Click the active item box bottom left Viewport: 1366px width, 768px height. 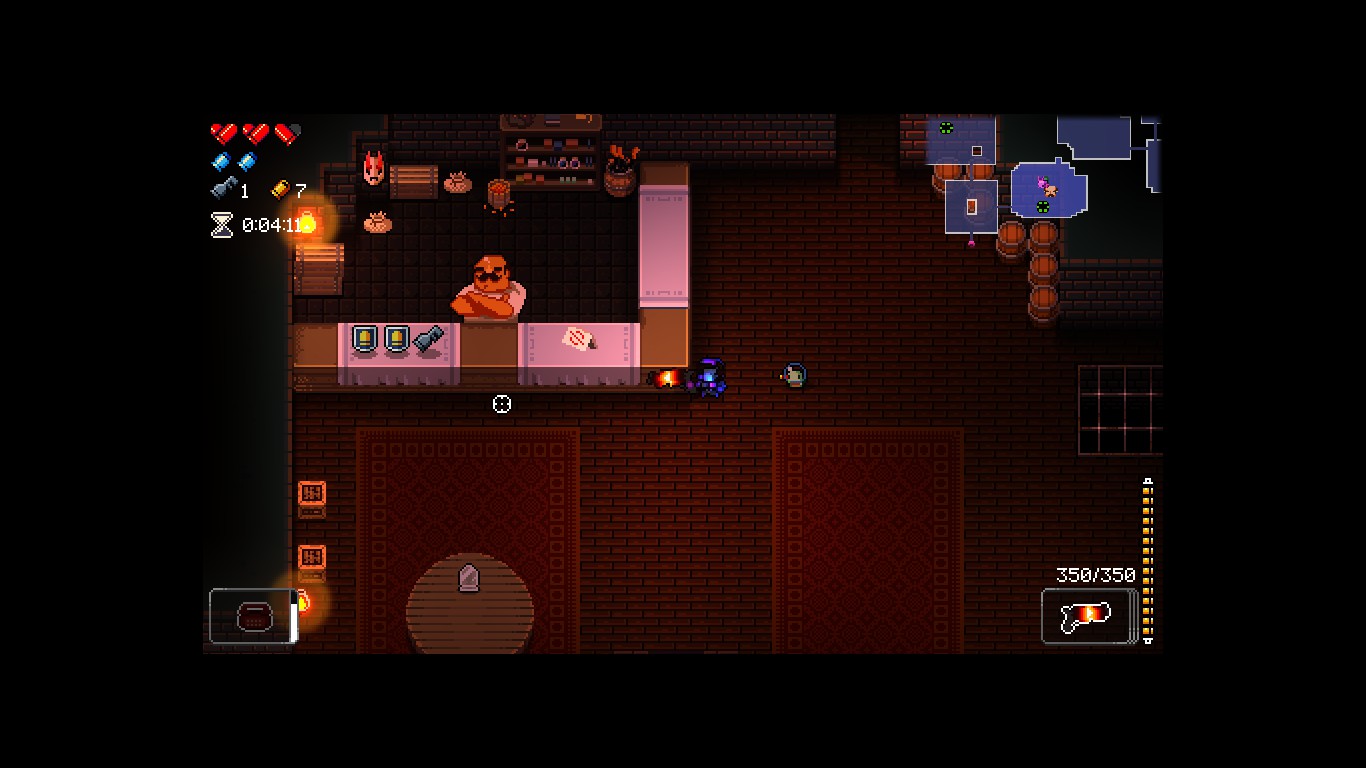click(x=251, y=616)
